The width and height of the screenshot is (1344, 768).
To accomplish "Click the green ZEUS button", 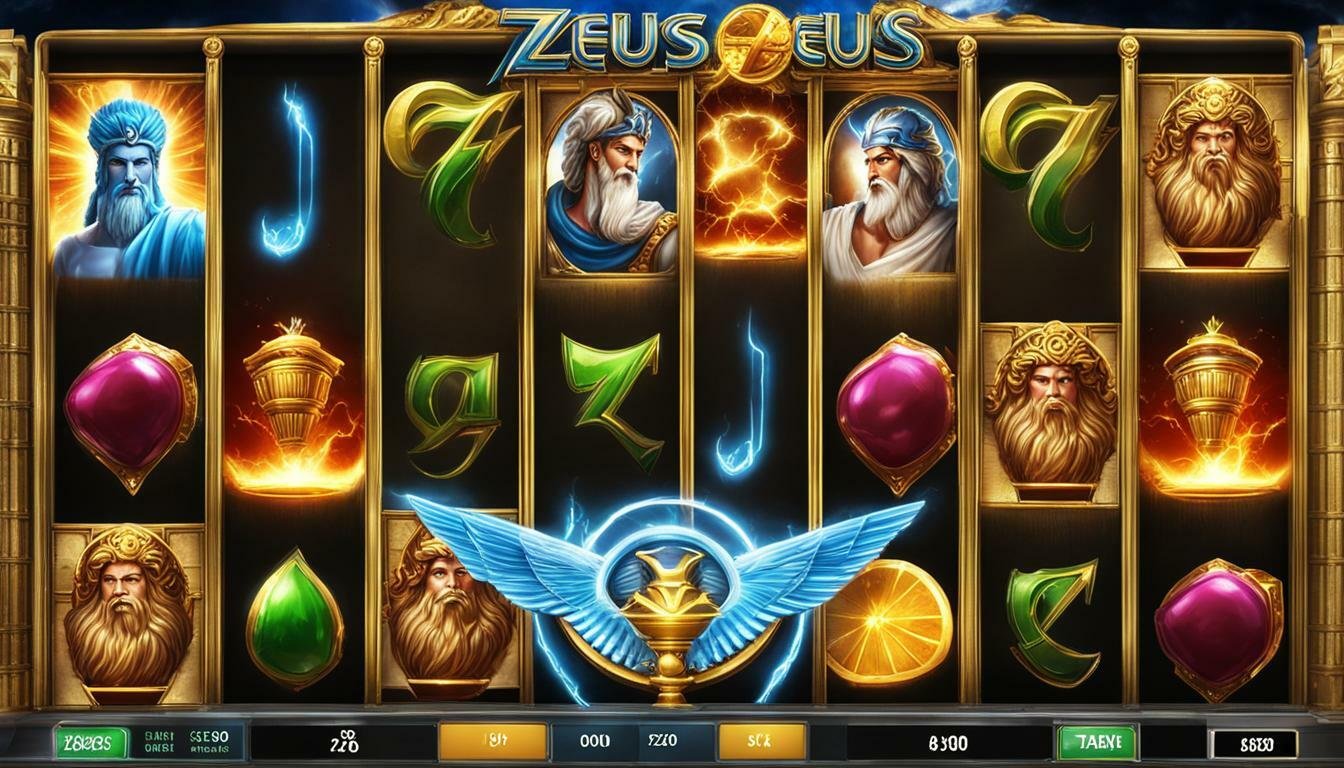I will (x=91, y=742).
